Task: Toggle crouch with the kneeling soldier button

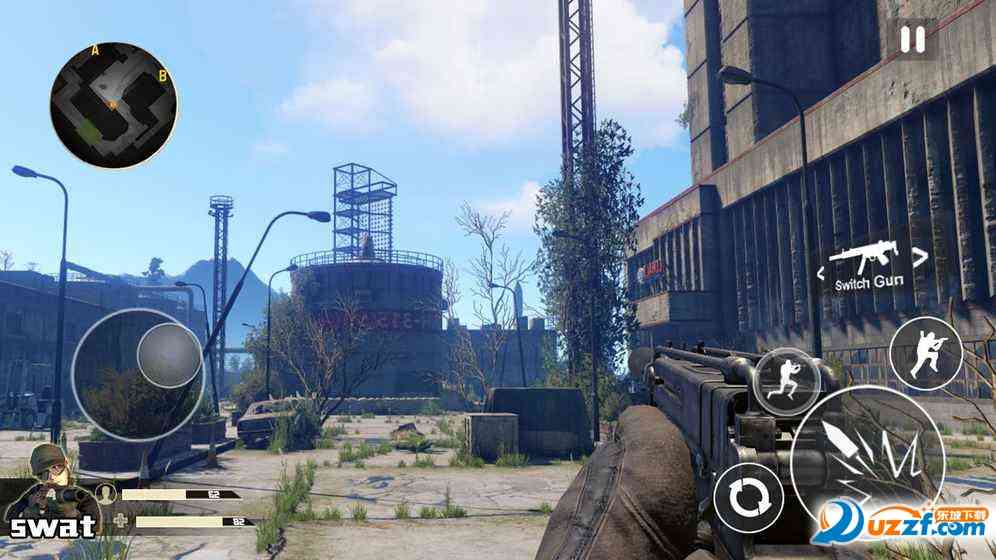Action: (924, 353)
